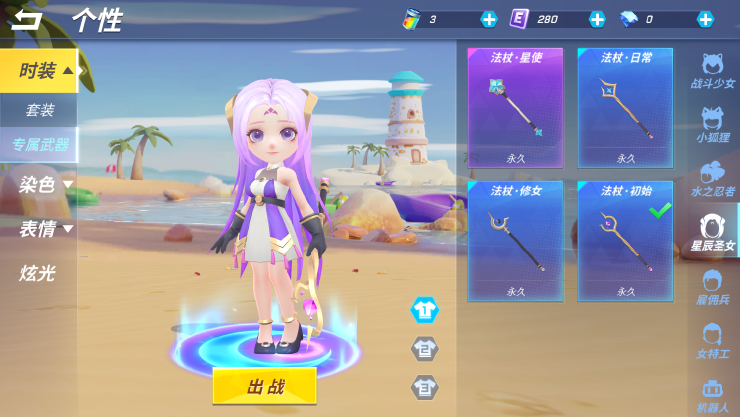
Task: Select the 专属武器 sub-tab
Action: 40,145
